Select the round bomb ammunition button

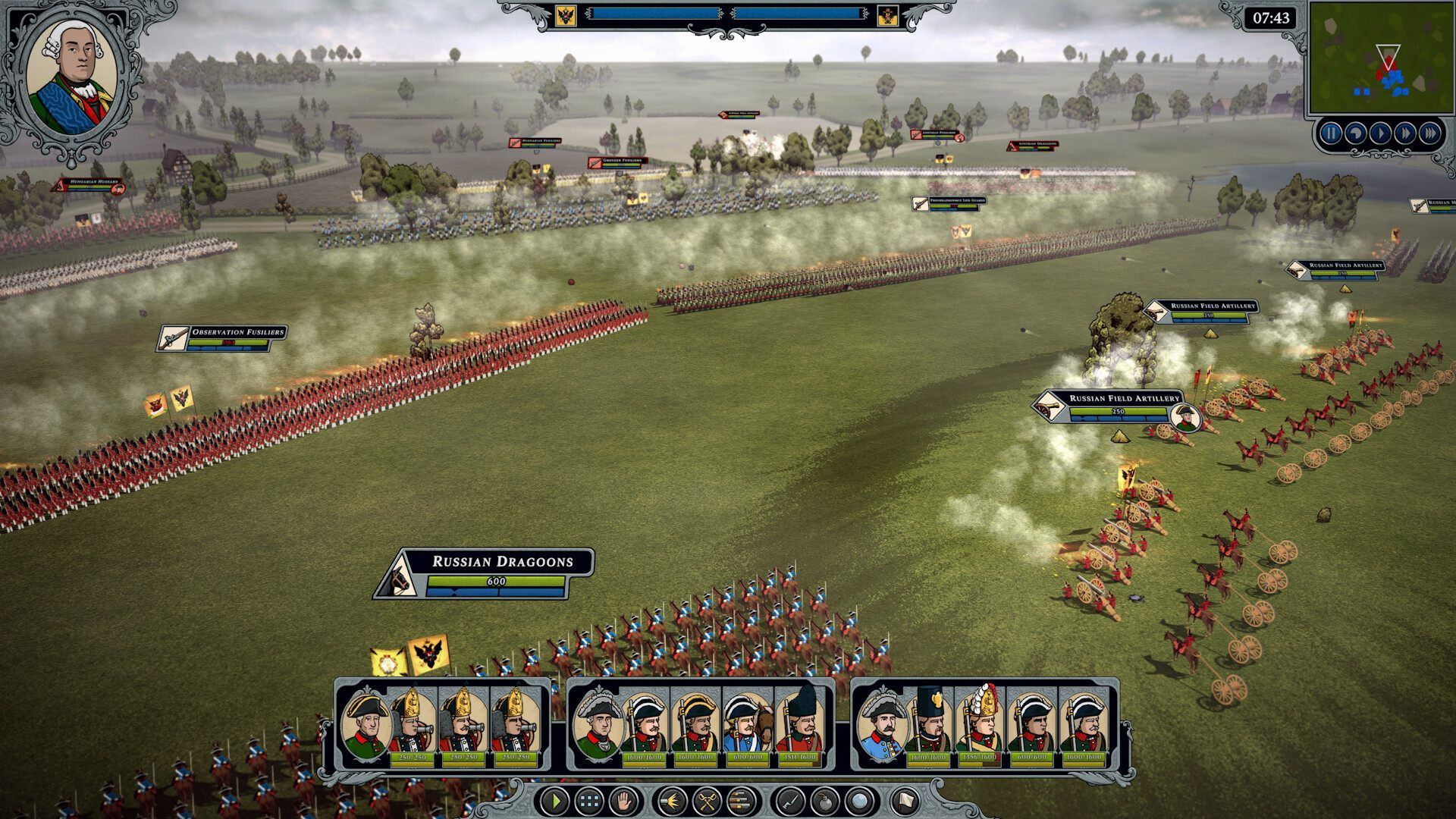click(x=825, y=800)
